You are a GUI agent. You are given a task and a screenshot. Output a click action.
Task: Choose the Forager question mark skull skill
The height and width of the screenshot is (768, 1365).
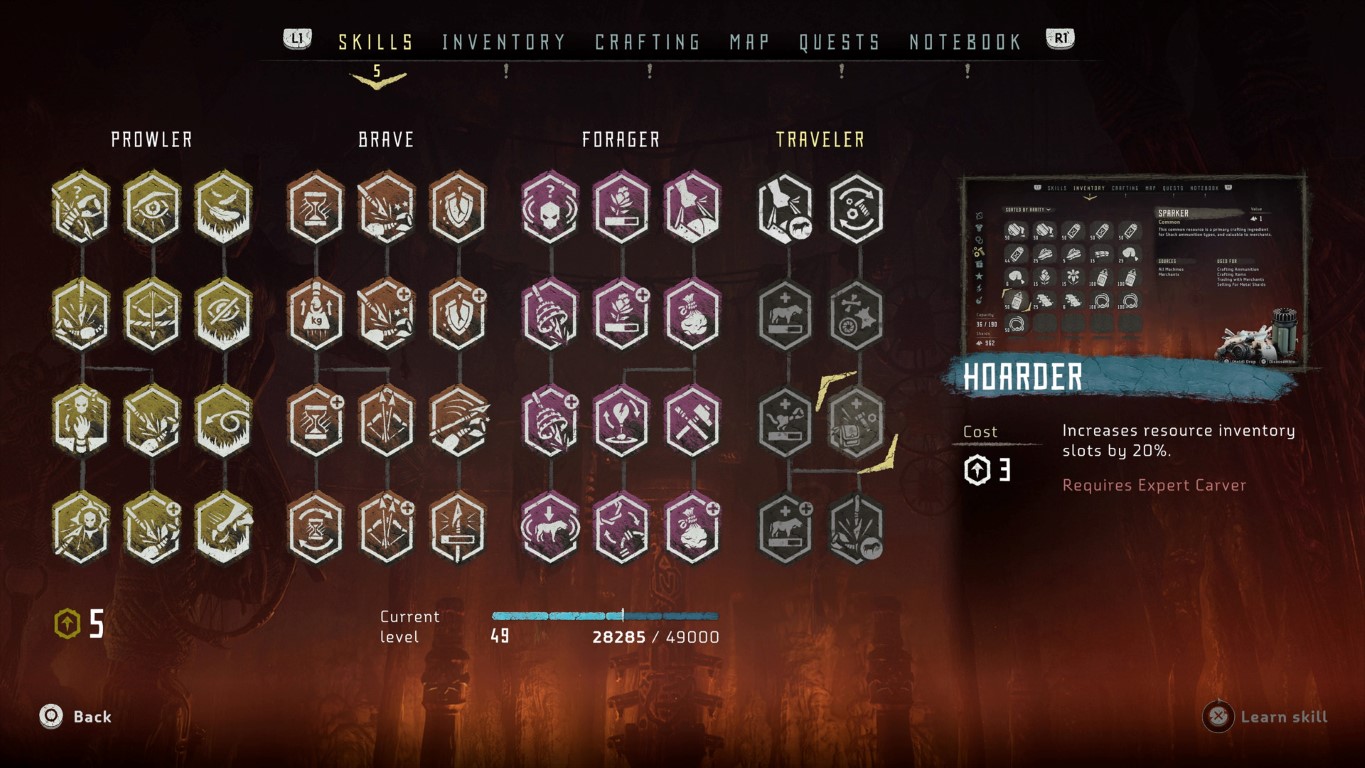coord(550,208)
